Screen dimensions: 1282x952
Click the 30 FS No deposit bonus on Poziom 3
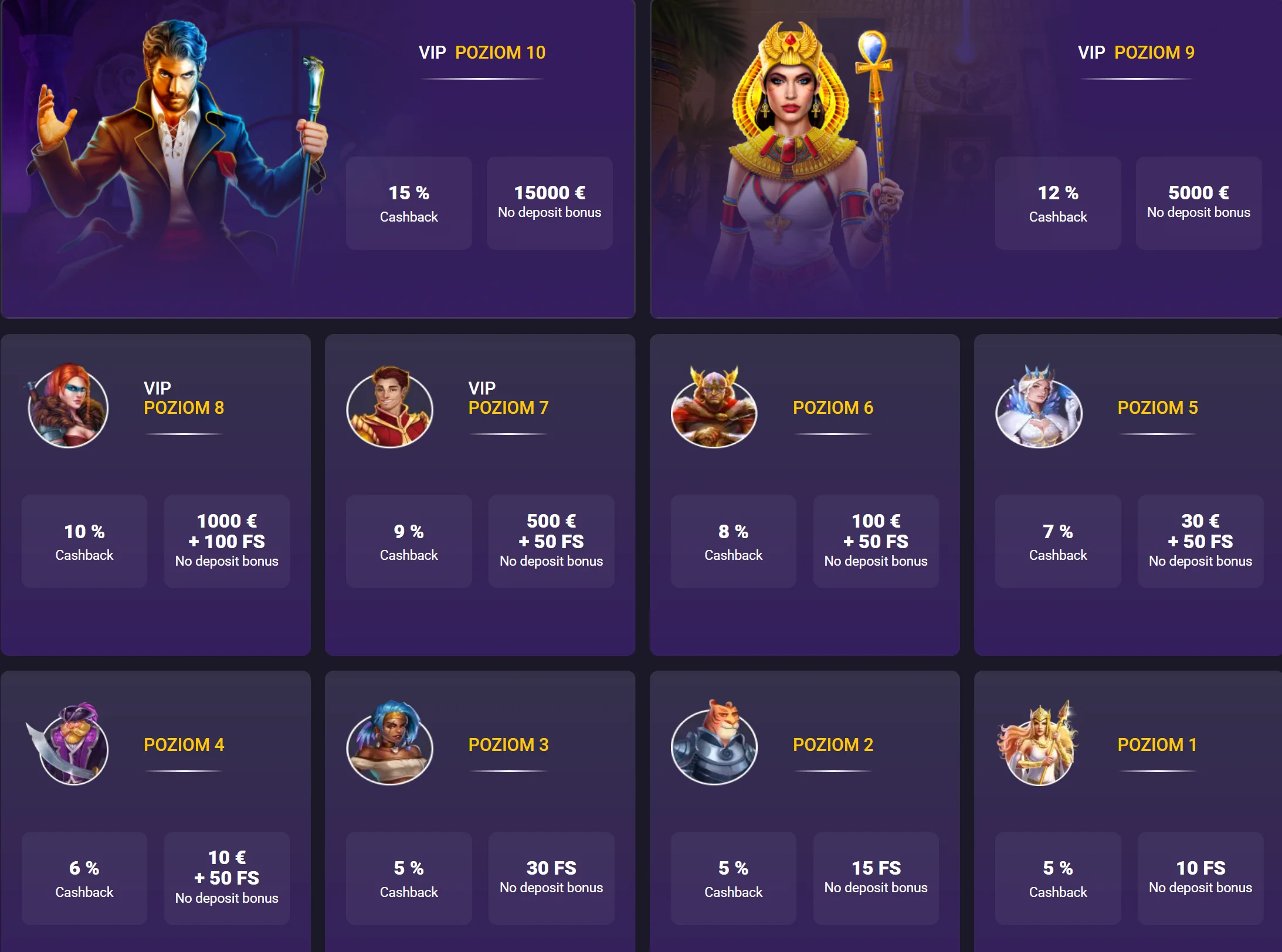(551, 876)
